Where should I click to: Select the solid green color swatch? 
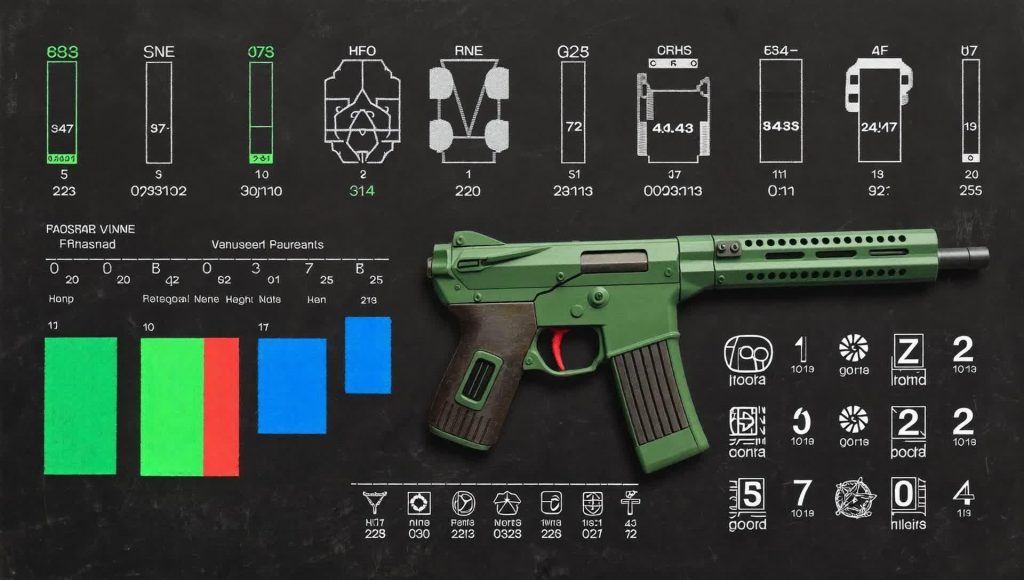click(81, 405)
